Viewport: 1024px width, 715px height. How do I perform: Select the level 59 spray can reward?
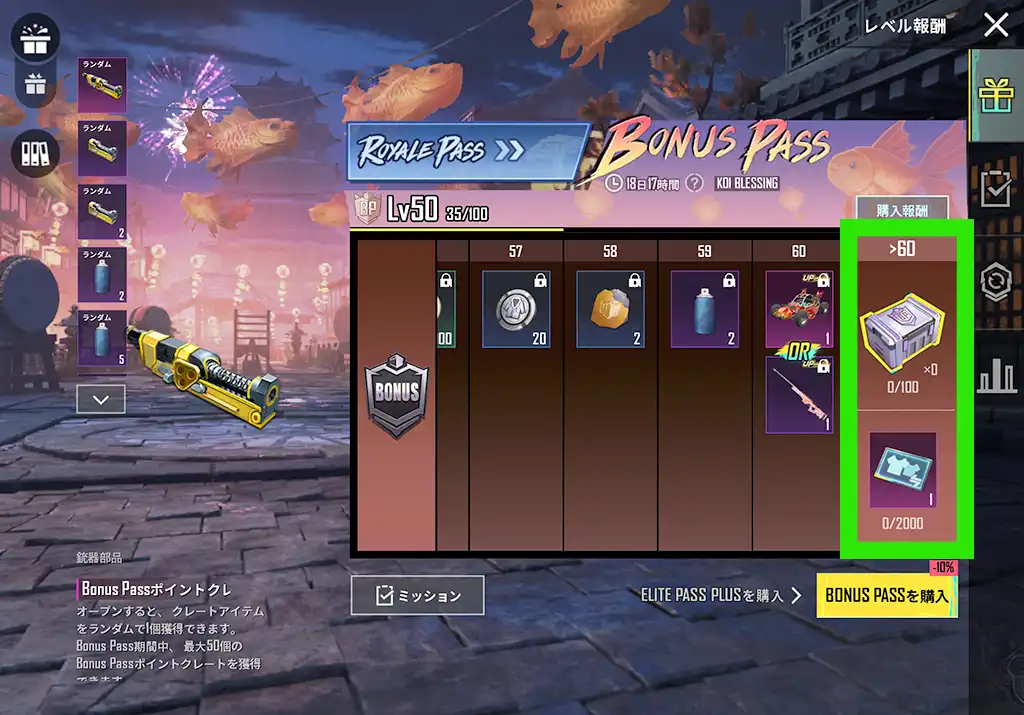click(x=704, y=309)
